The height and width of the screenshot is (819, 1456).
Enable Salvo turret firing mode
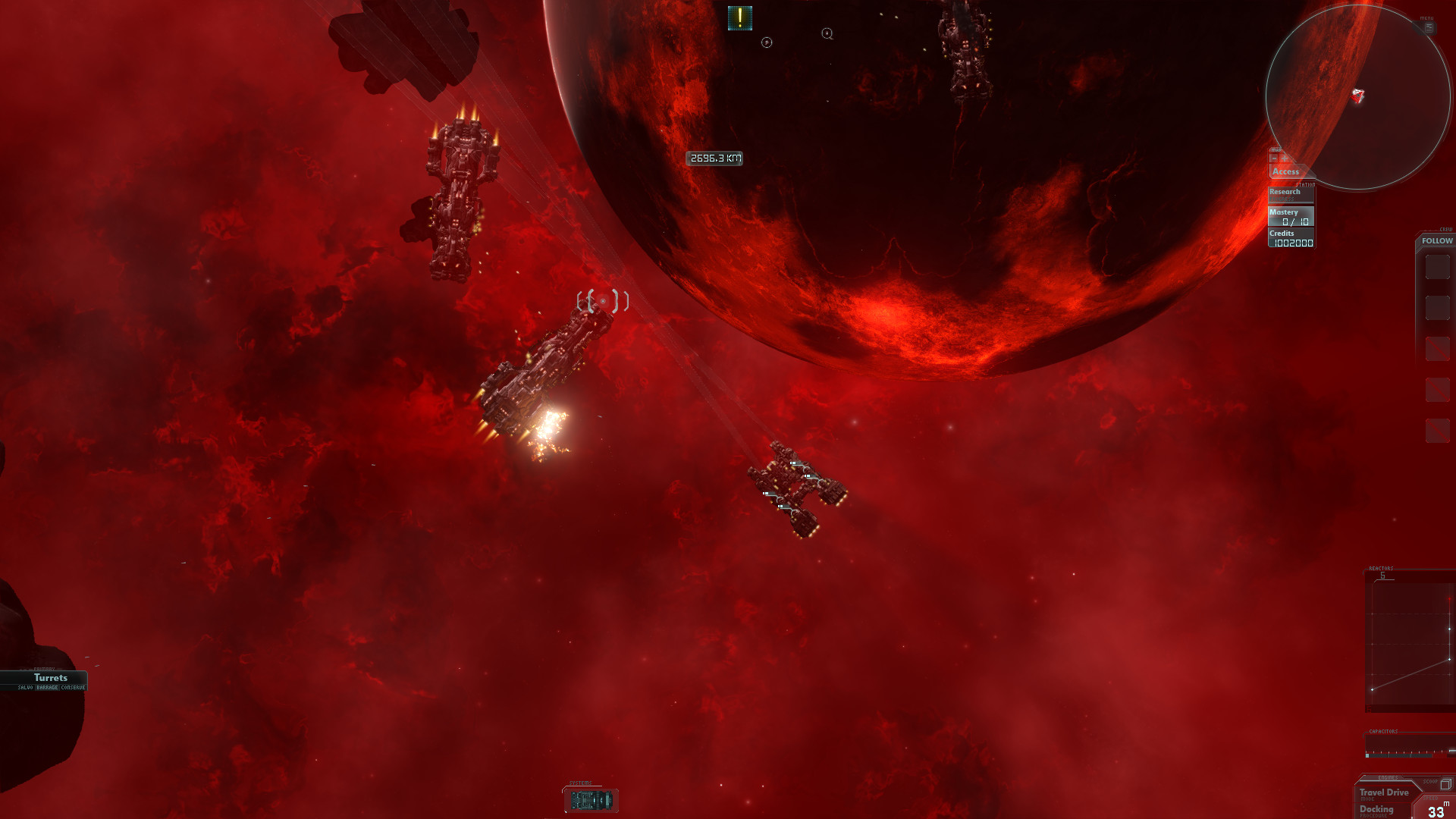(x=26, y=687)
